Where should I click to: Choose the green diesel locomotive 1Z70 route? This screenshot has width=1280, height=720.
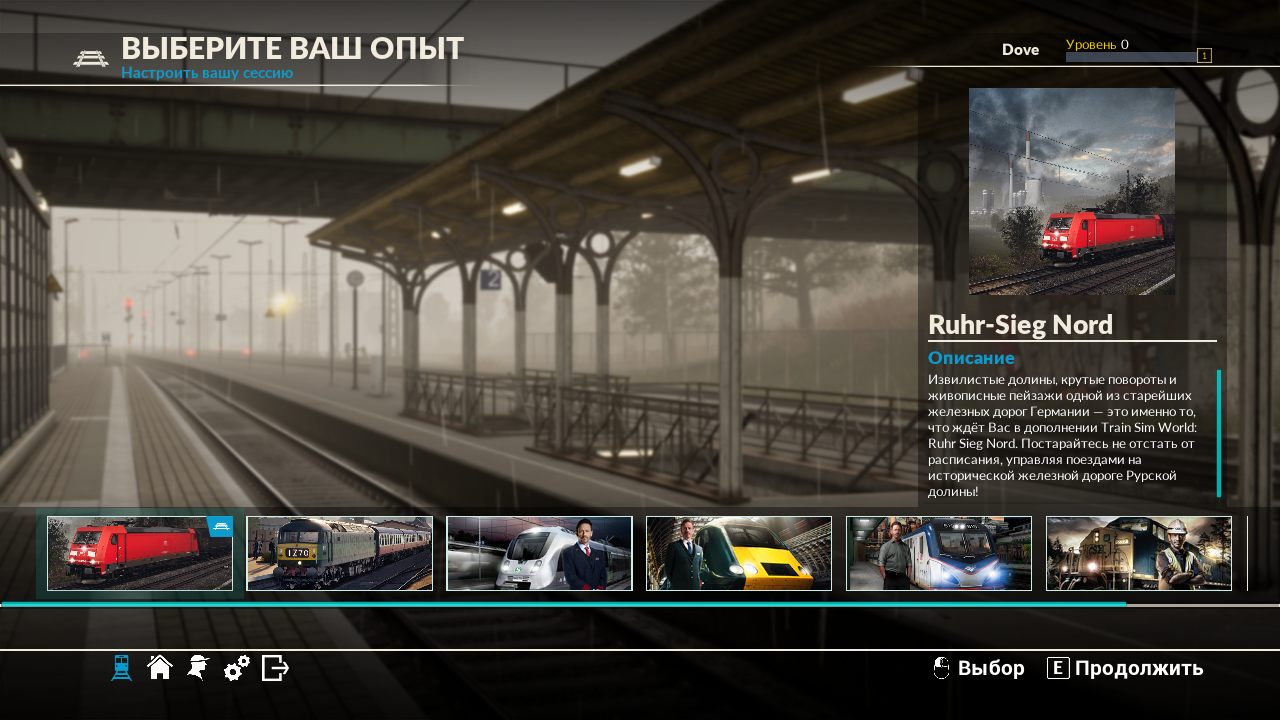(340, 553)
